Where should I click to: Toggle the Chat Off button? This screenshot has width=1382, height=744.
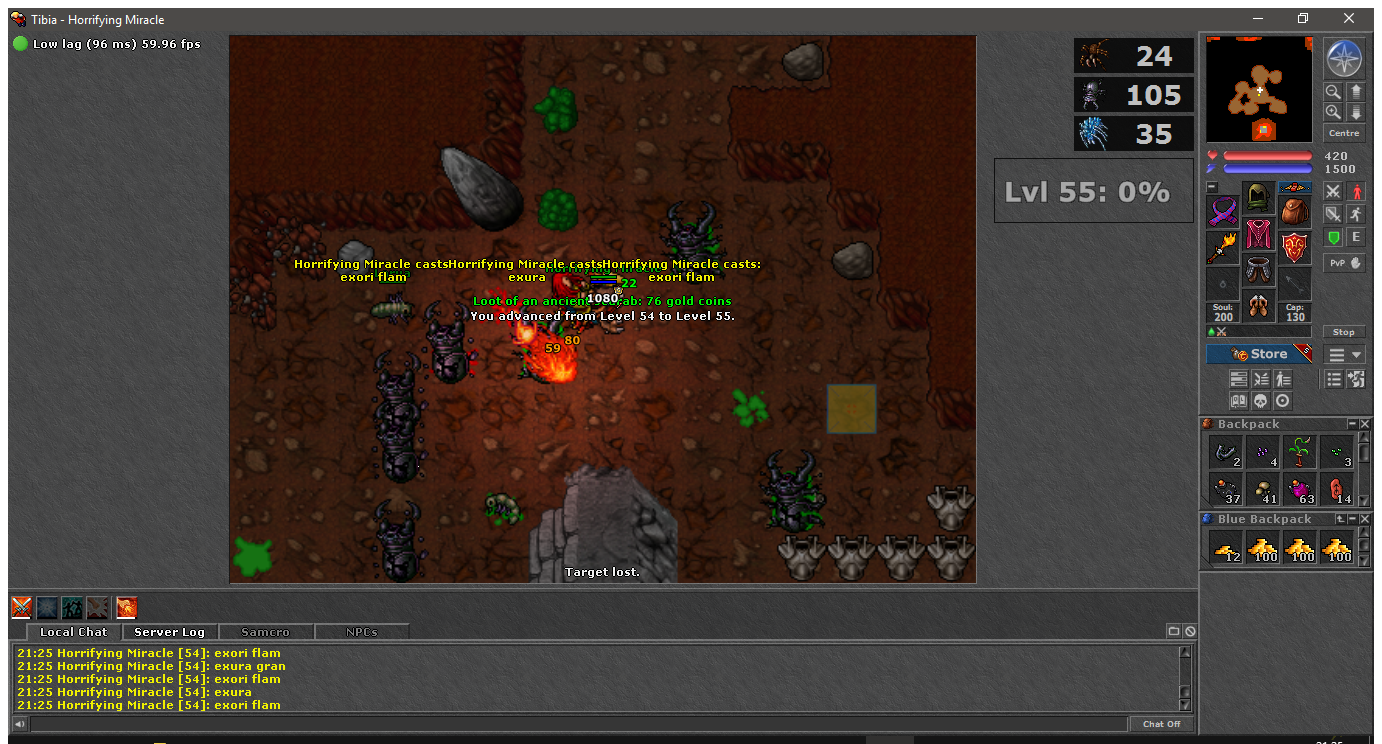1161,724
